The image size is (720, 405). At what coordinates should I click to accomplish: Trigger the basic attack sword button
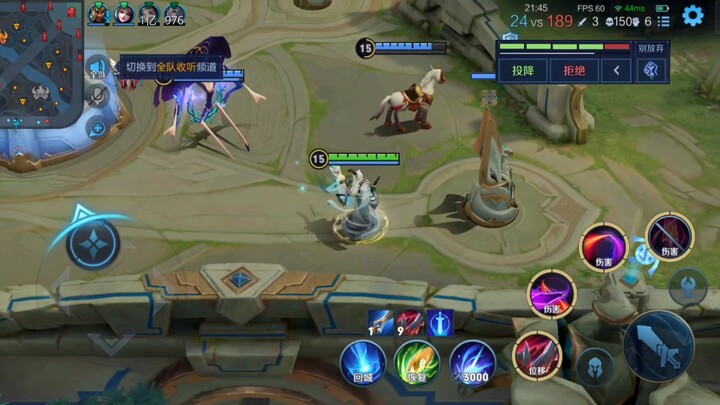658,345
